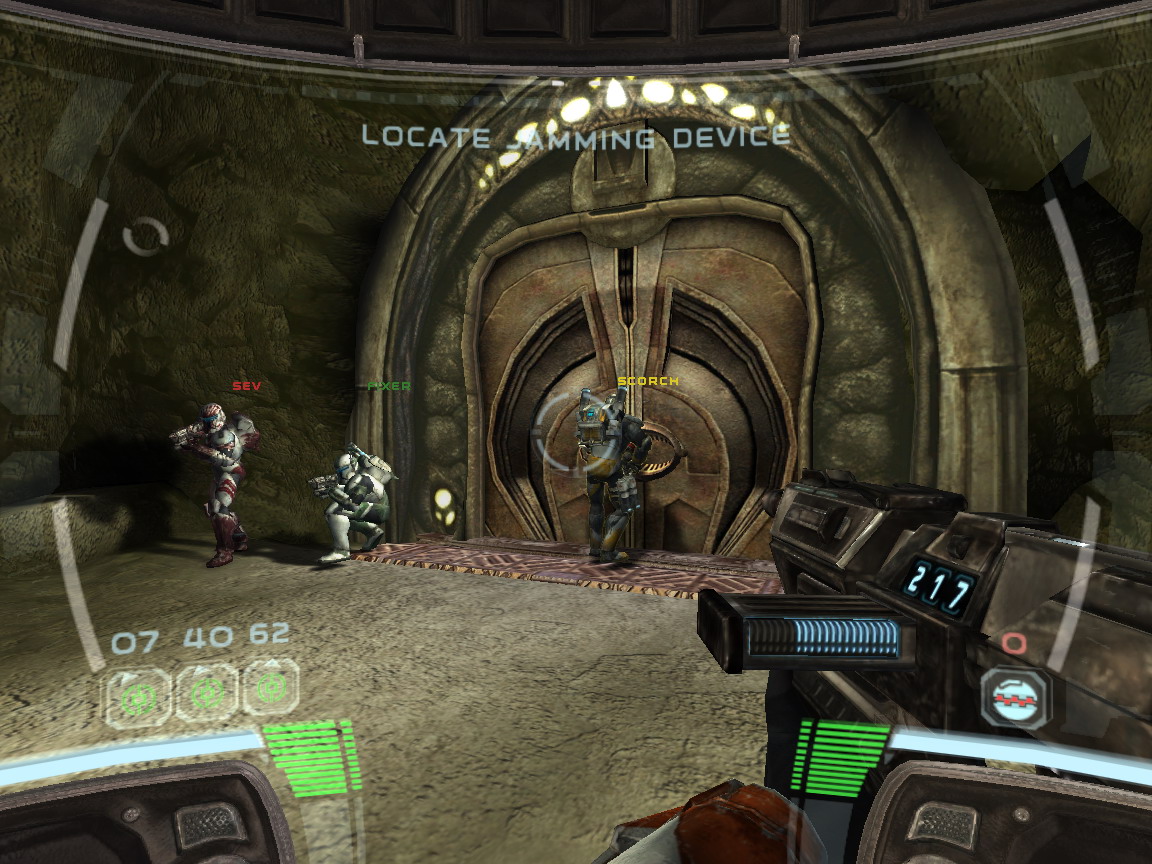Select the grenade icon with red zigzag

tap(1015, 695)
